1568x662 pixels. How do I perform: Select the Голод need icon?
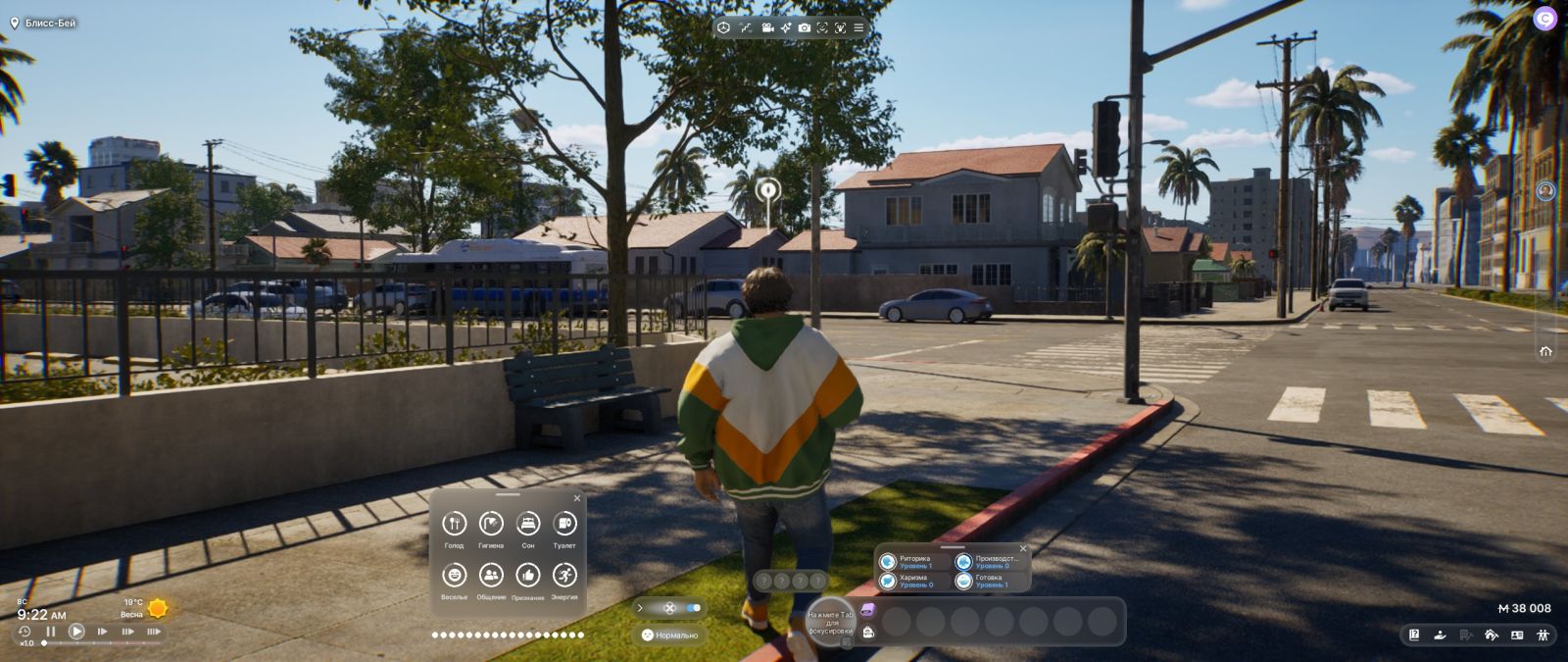[454, 524]
